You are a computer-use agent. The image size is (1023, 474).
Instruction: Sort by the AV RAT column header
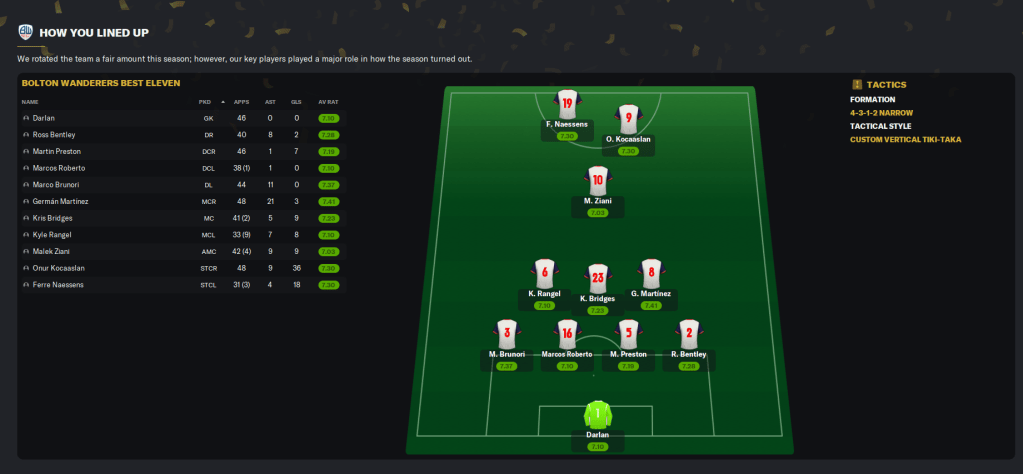327,102
